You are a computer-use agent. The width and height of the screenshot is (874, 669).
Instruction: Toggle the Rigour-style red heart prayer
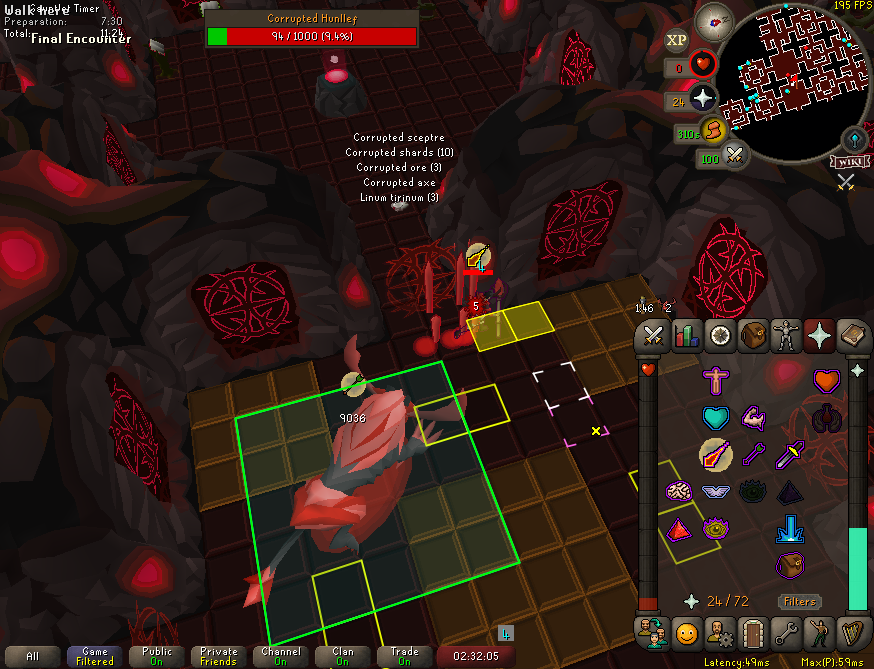click(x=826, y=381)
